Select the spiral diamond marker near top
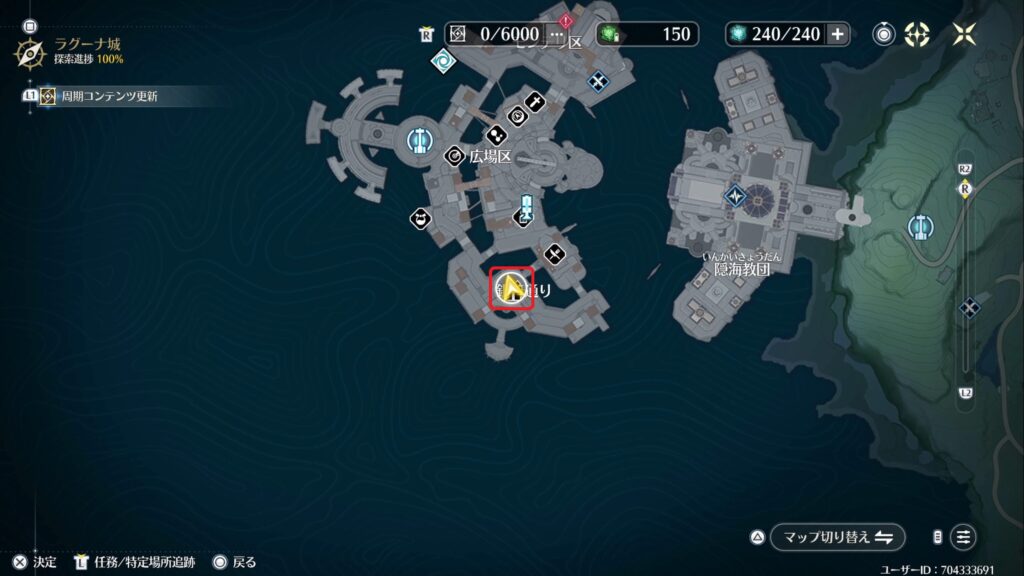The image size is (1024, 576). 442,62
